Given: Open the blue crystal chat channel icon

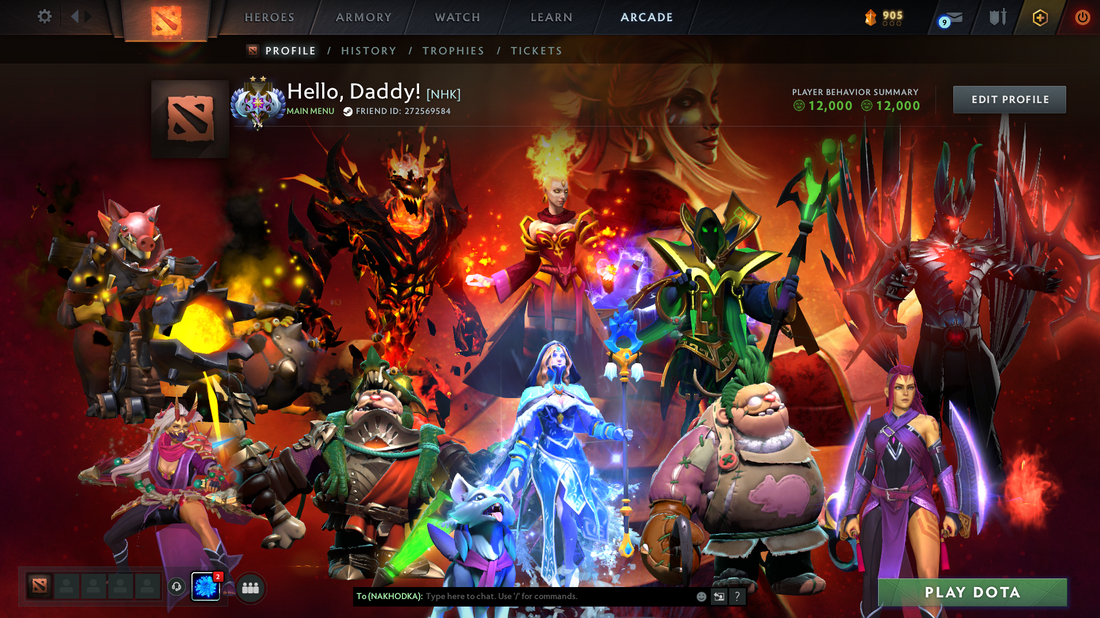Looking at the screenshot, I should click(x=205, y=587).
